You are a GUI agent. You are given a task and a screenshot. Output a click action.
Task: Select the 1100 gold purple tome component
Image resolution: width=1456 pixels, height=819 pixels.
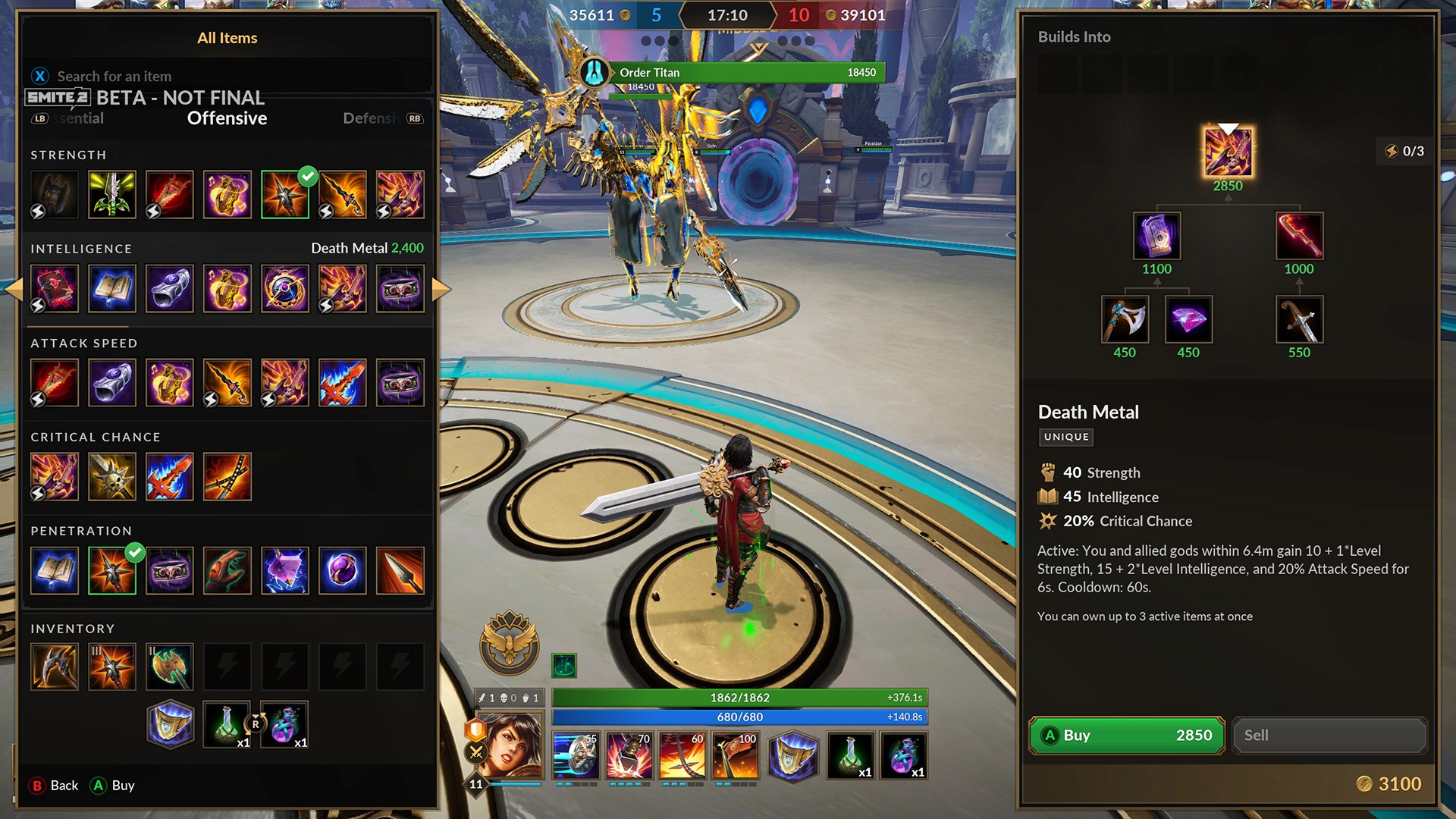coord(1156,236)
